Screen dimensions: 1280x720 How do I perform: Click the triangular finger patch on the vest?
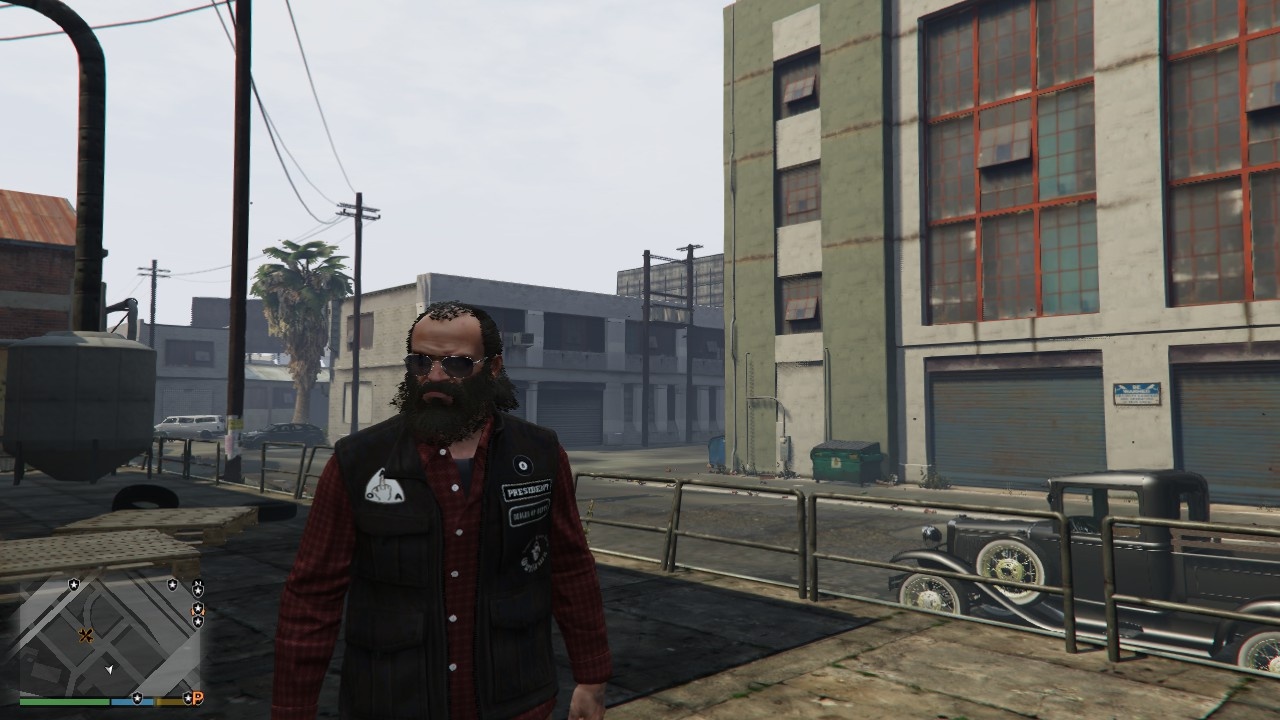tap(383, 487)
